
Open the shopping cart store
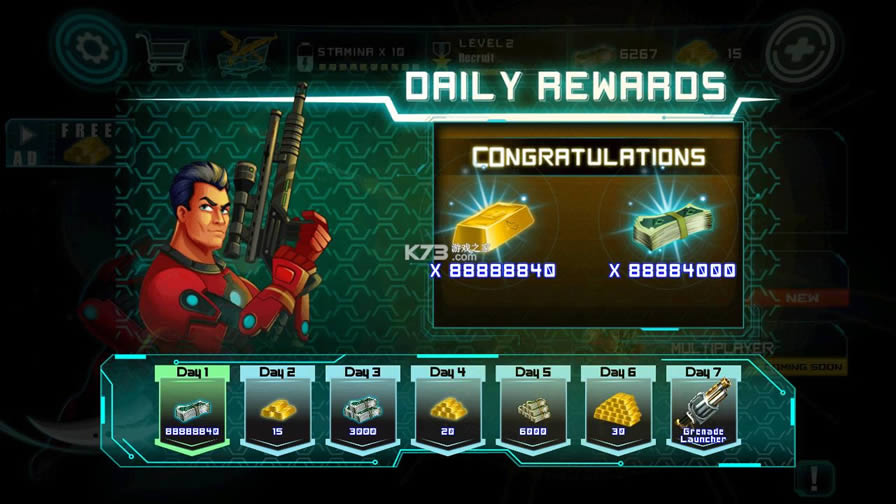tap(162, 49)
